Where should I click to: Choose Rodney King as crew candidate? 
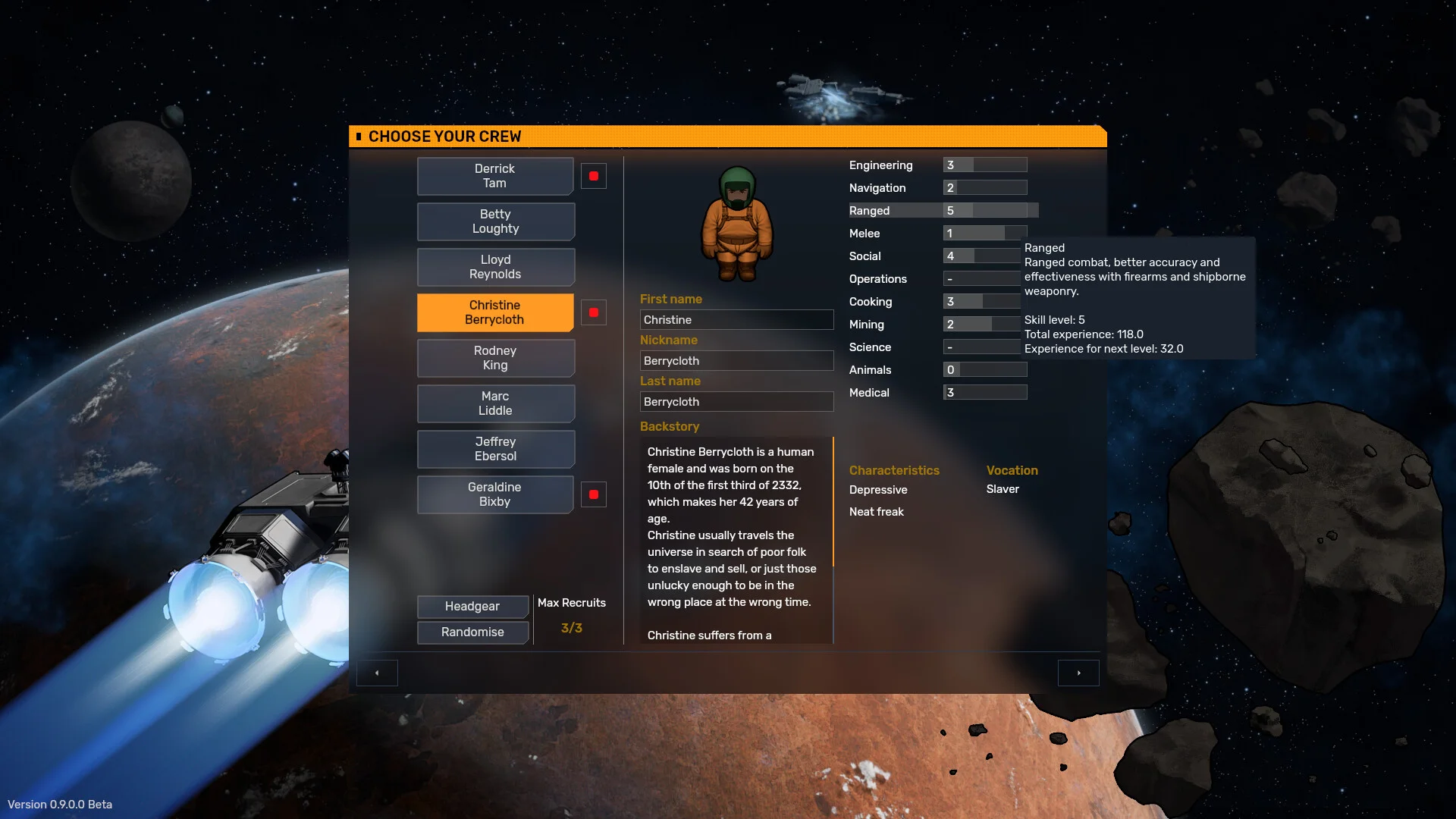click(495, 358)
